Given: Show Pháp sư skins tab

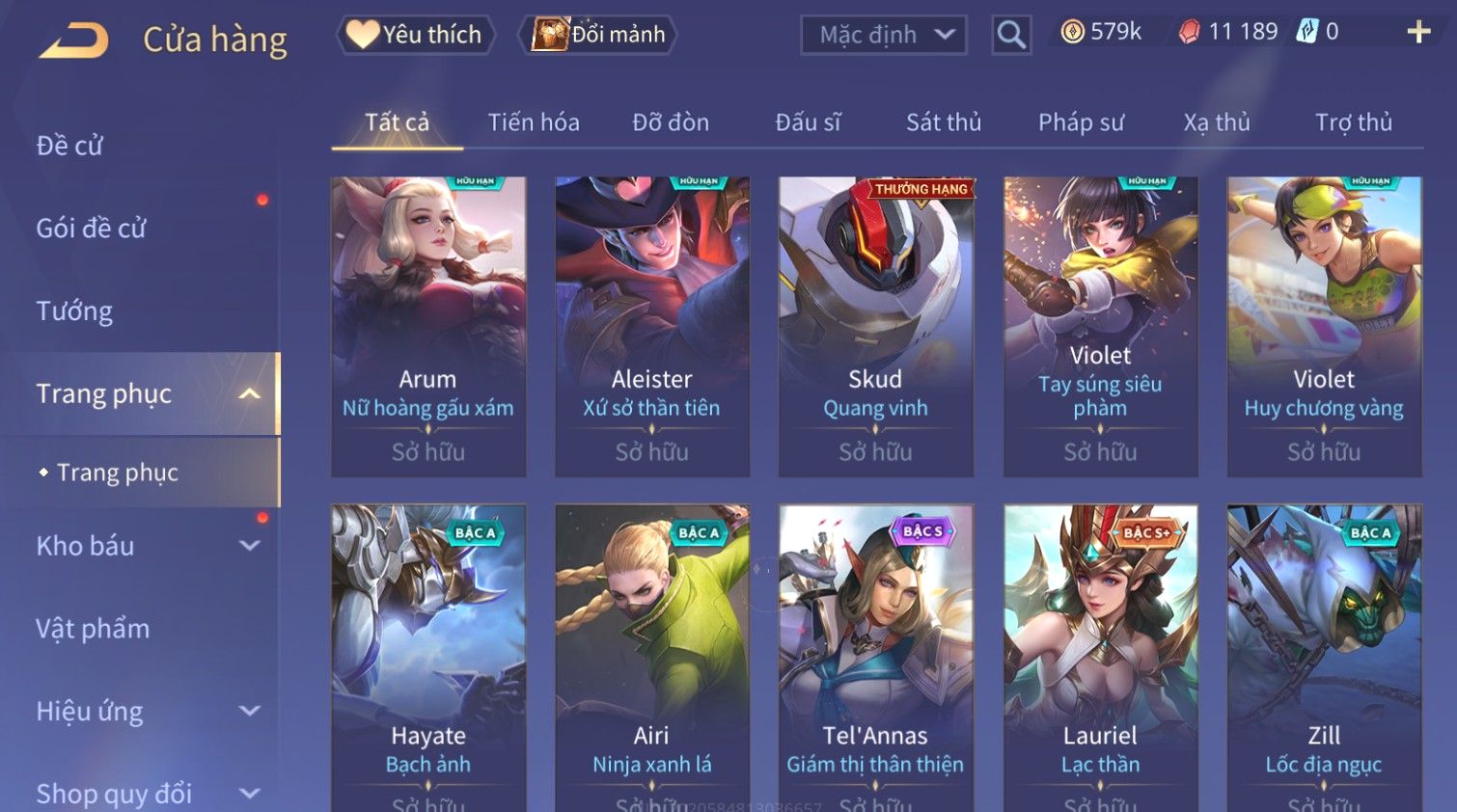Looking at the screenshot, I should click(1081, 122).
